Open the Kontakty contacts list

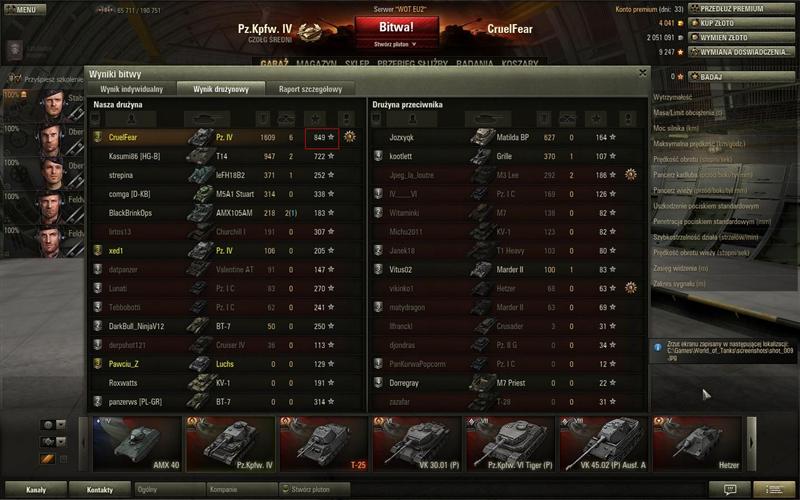point(99,490)
